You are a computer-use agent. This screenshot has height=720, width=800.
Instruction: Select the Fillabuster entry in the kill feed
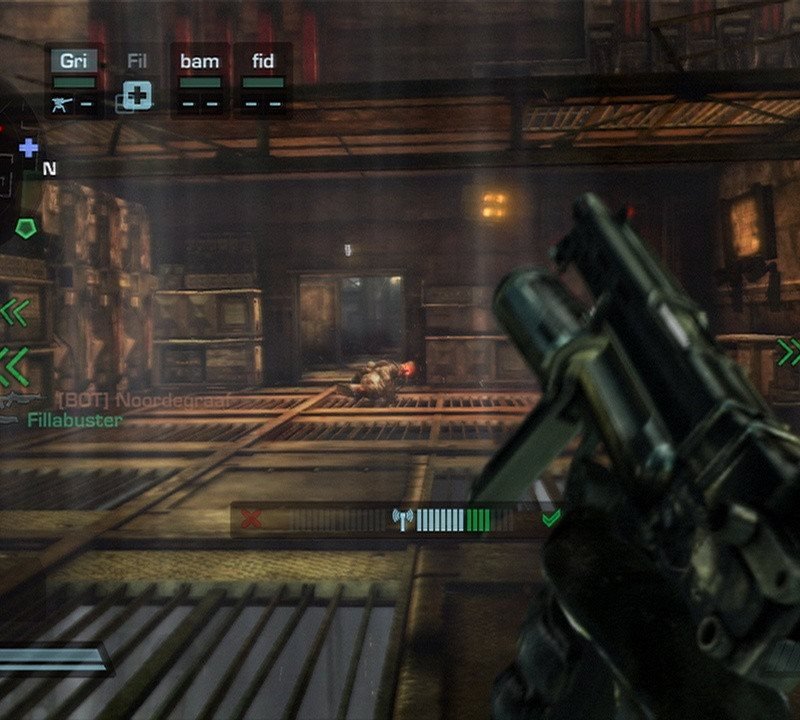coord(75,420)
